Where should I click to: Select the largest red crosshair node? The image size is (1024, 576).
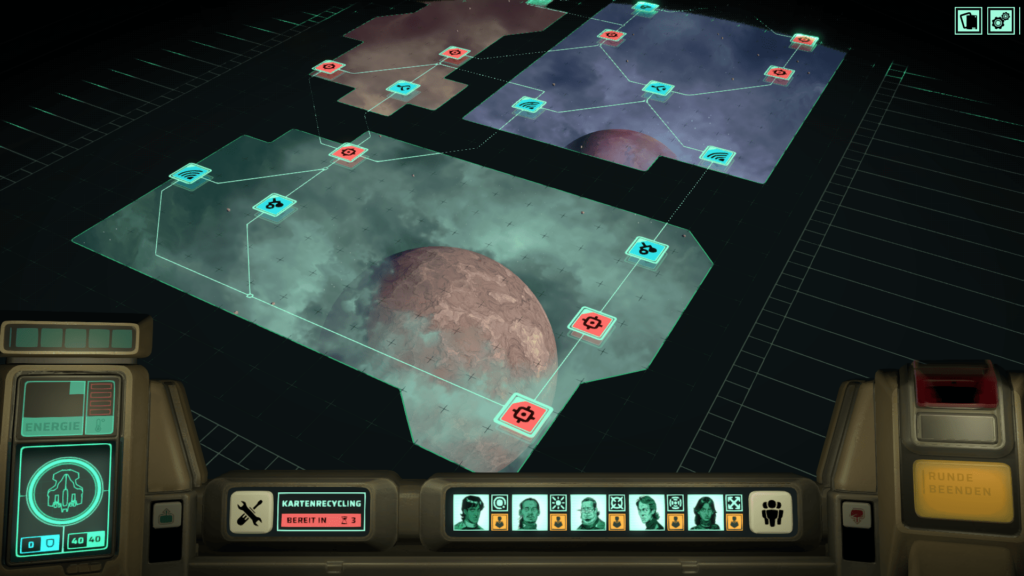click(x=525, y=412)
